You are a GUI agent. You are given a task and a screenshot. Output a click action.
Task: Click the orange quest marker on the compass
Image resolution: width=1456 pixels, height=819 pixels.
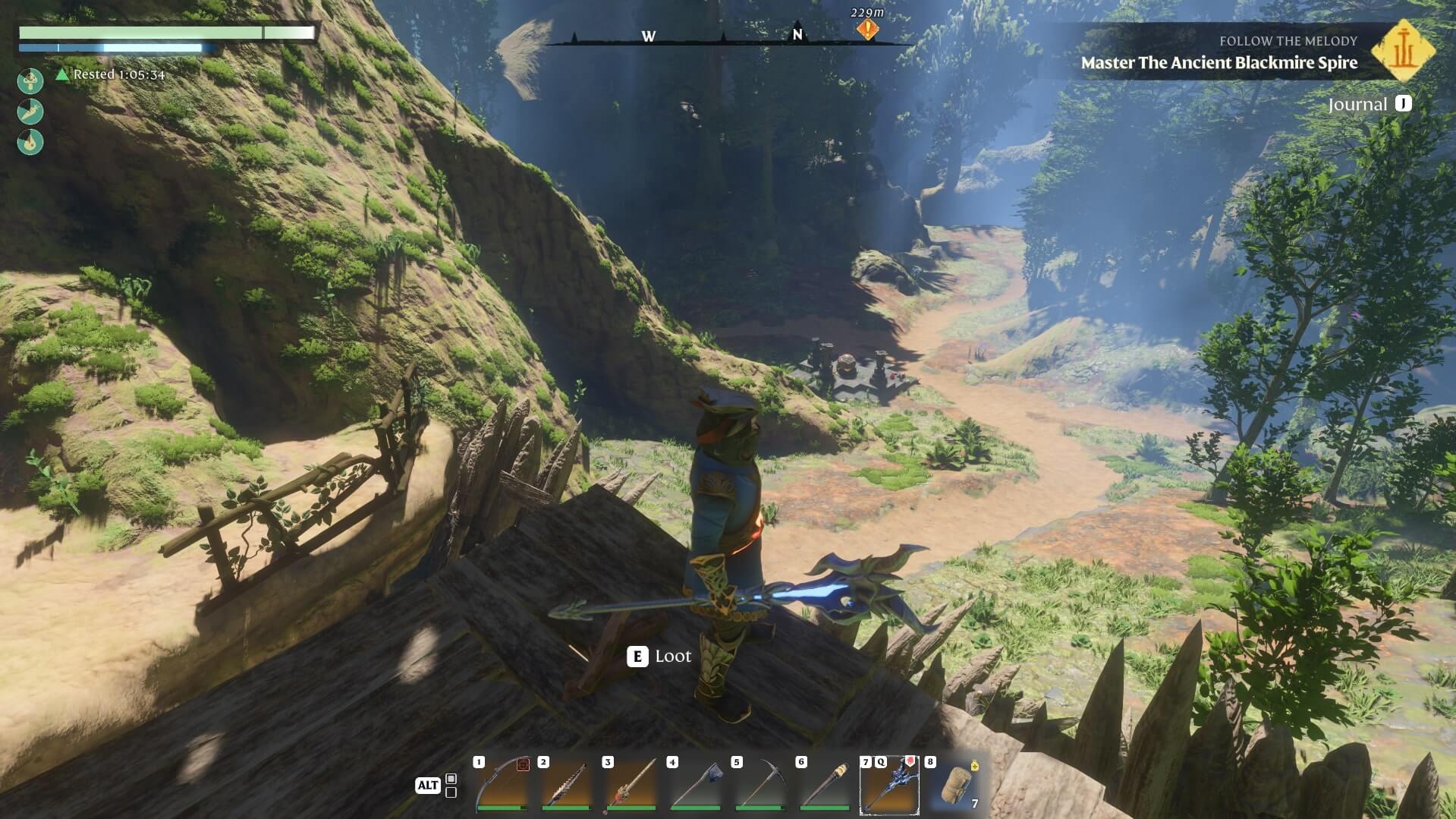pyautogui.click(x=867, y=30)
